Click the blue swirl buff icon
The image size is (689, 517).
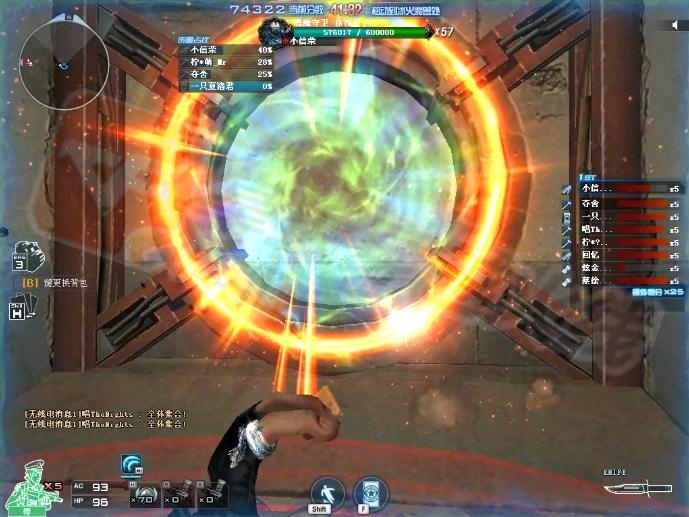(131, 463)
